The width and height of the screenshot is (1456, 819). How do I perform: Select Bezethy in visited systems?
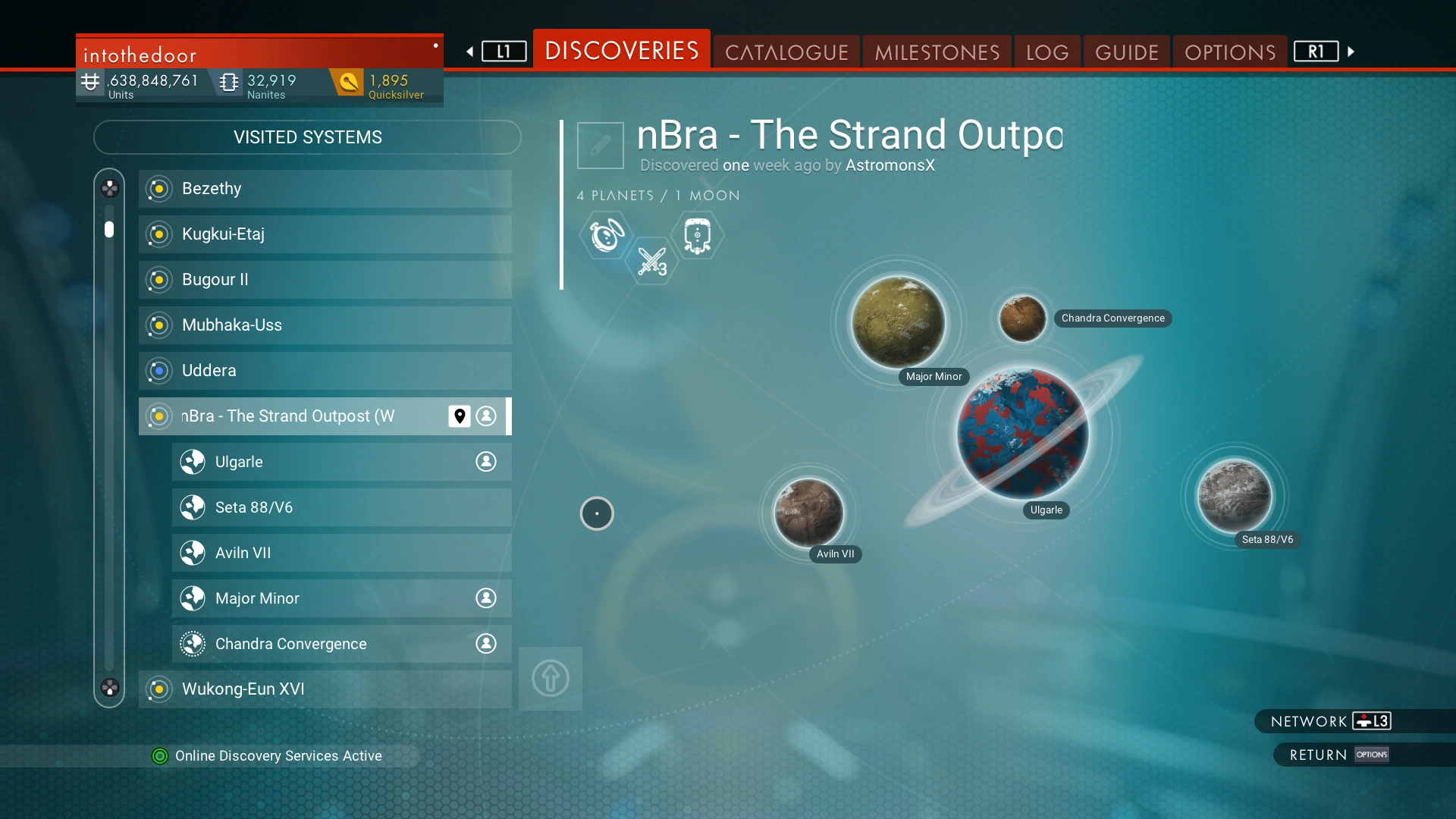point(325,189)
